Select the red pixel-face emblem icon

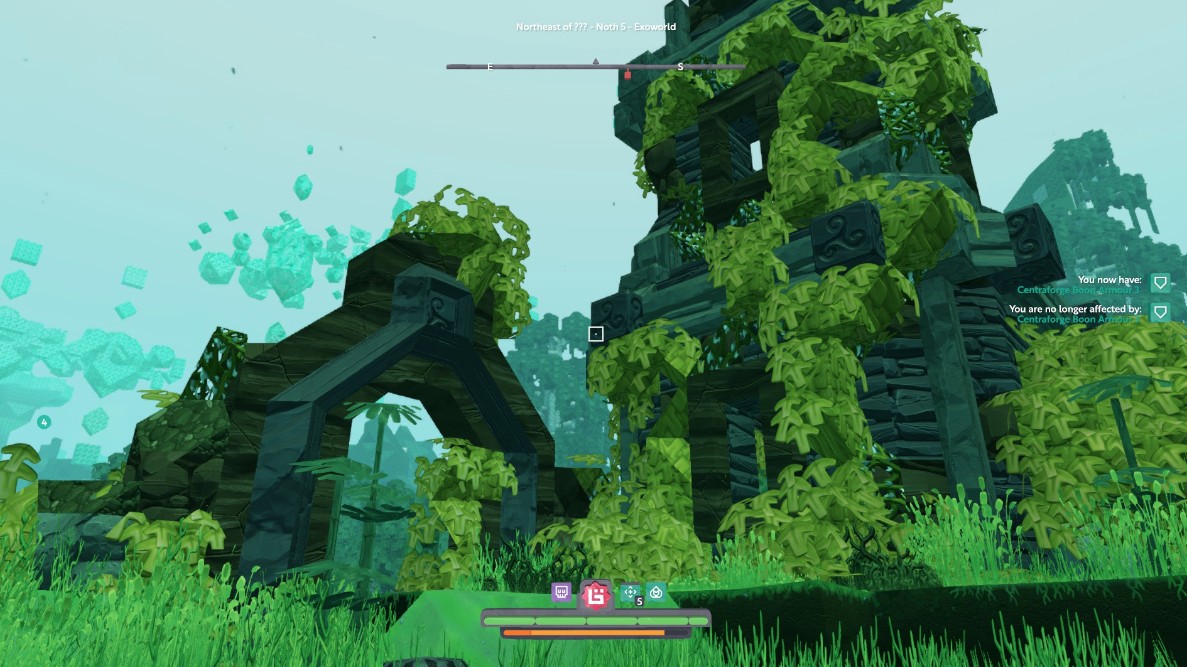pos(596,596)
